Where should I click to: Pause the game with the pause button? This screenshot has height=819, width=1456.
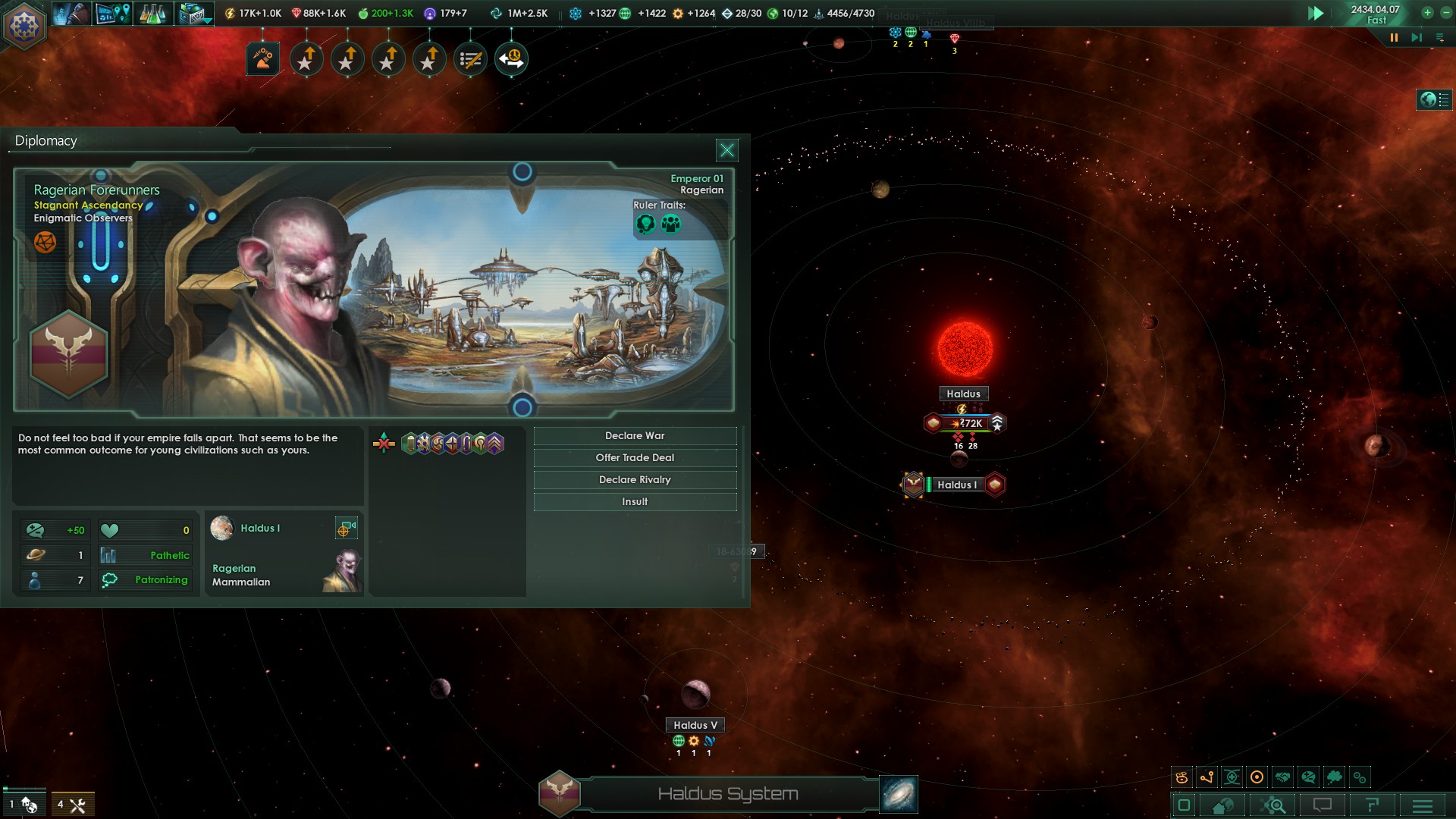(1394, 37)
